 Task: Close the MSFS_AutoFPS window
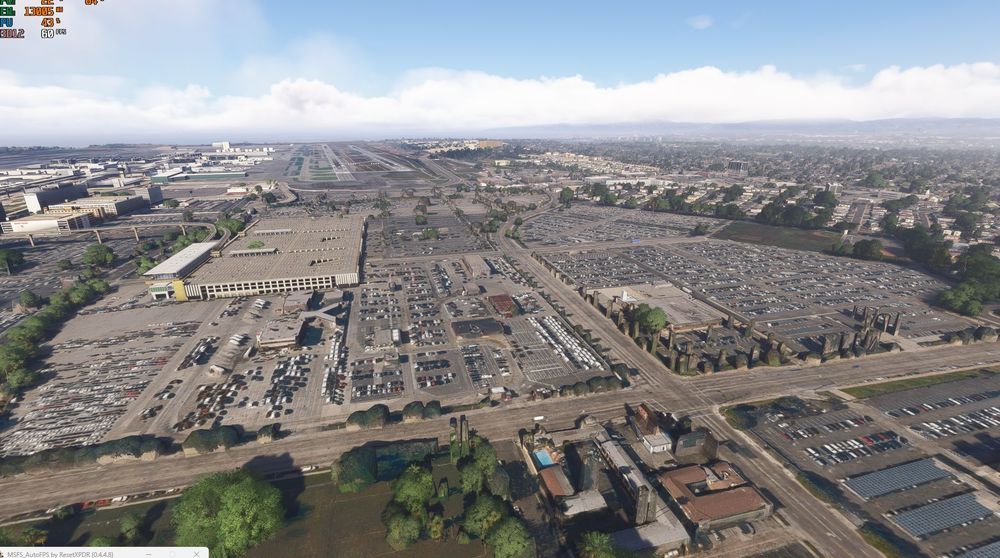tap(196, 554)
